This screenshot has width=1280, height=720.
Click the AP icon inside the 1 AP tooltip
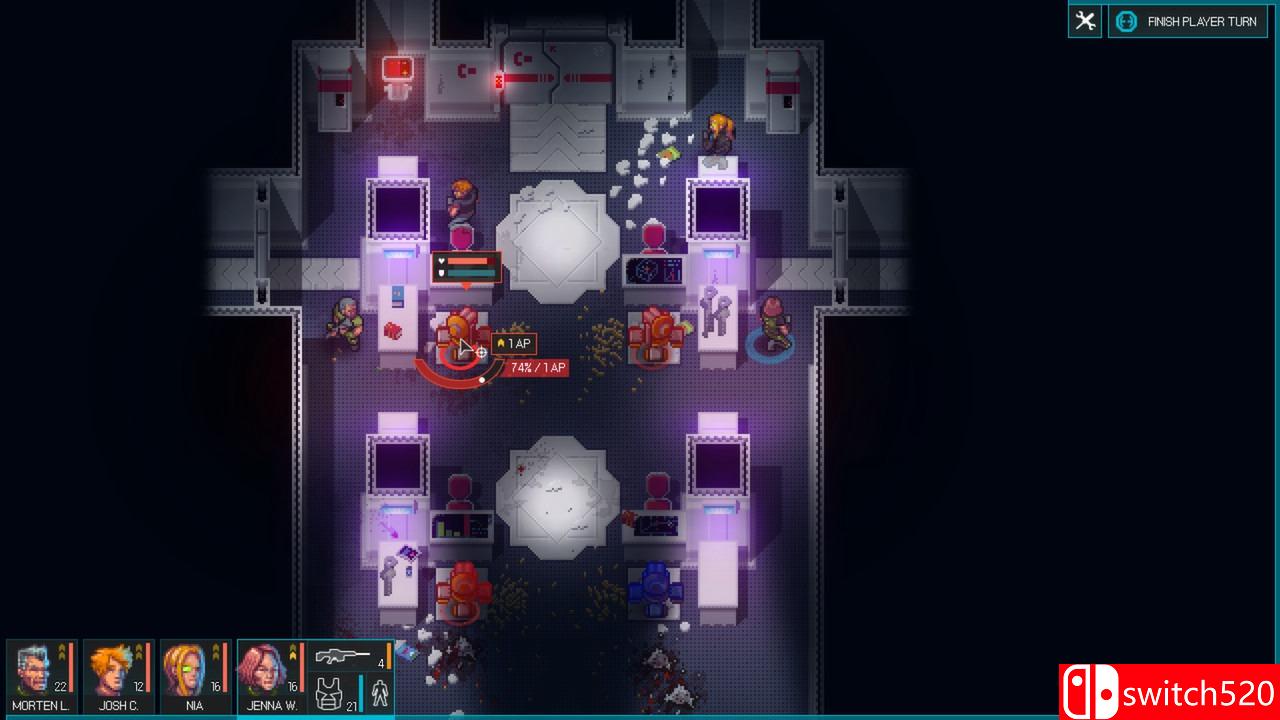pyautogui.click(x=501, y=343)
